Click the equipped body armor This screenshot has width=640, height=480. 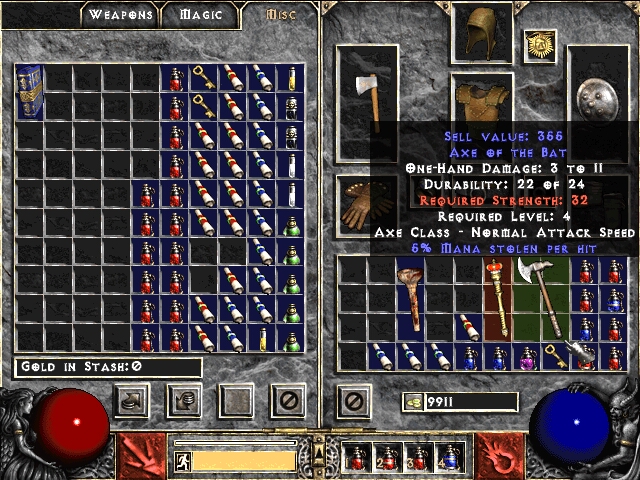pos(482,100)
